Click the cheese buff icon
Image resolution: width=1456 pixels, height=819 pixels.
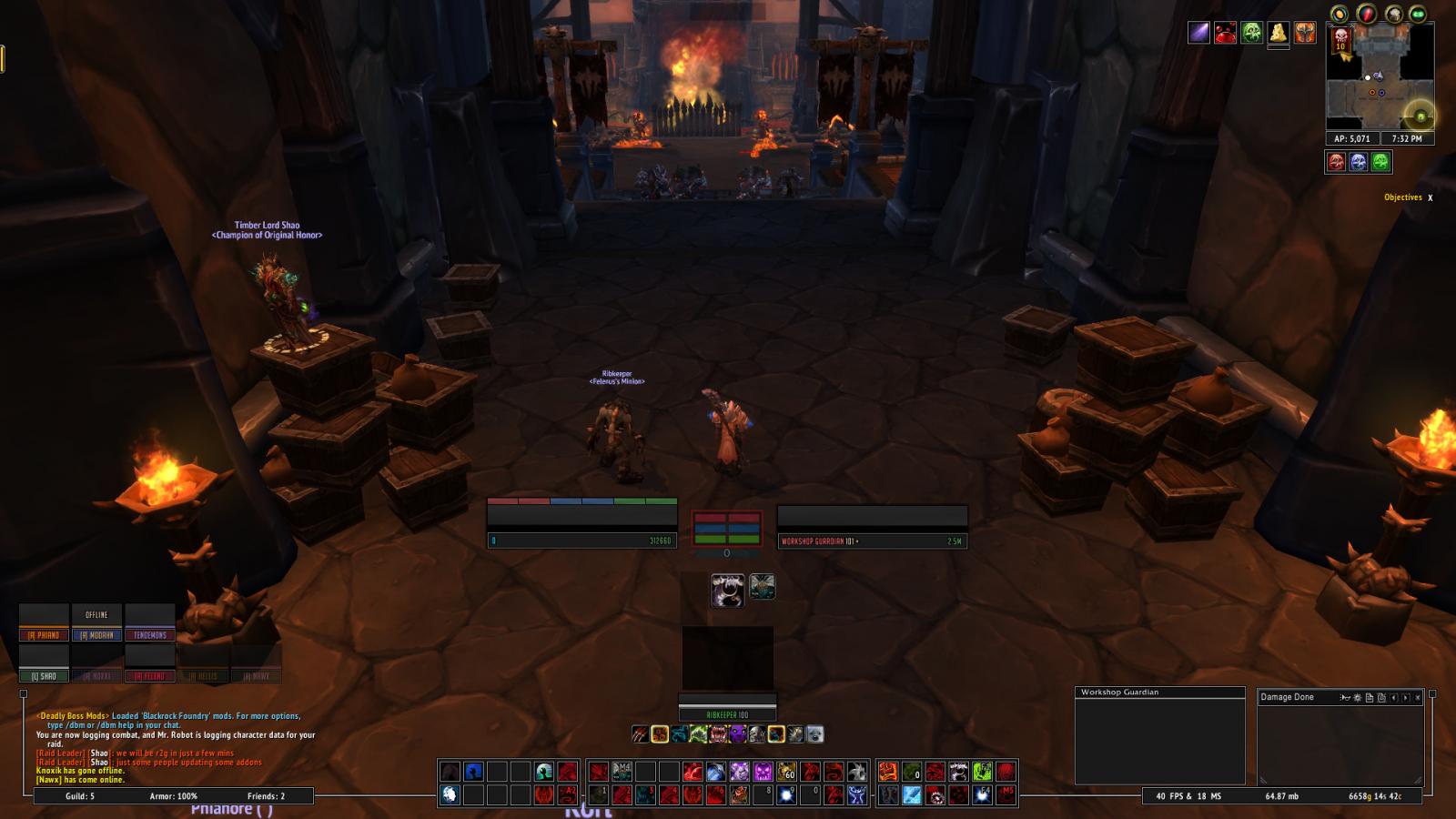(1279, 33)
